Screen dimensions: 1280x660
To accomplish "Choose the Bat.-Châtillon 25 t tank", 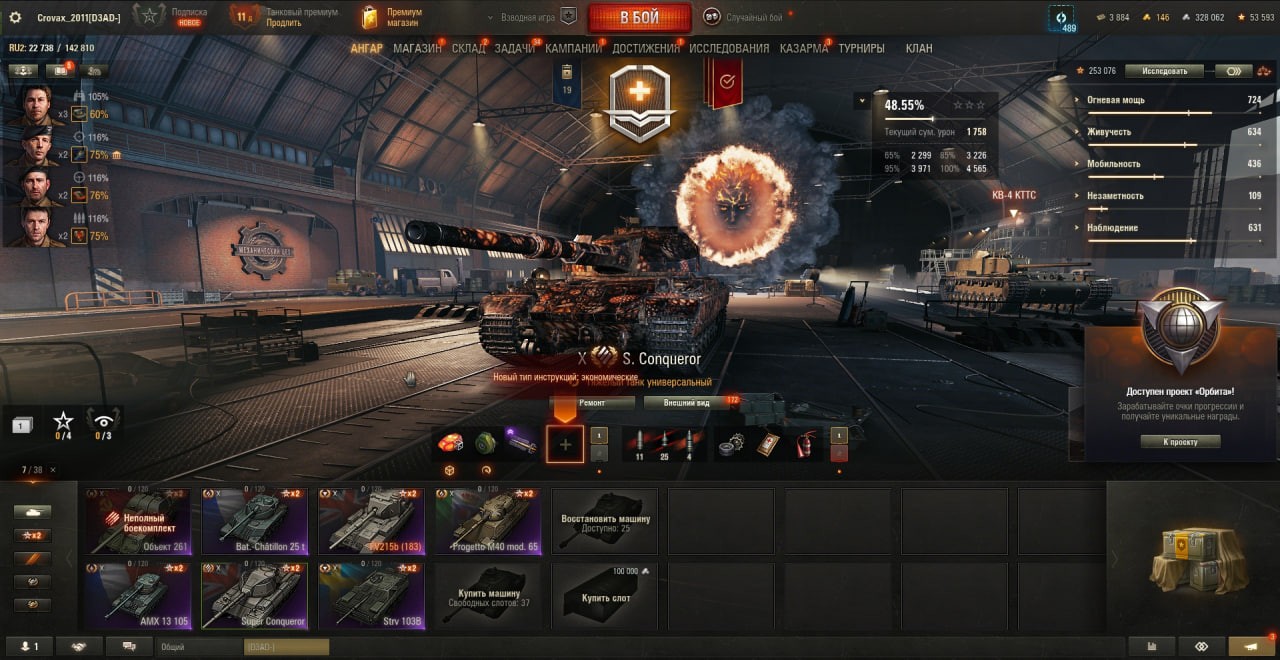I will click(254, 520).
